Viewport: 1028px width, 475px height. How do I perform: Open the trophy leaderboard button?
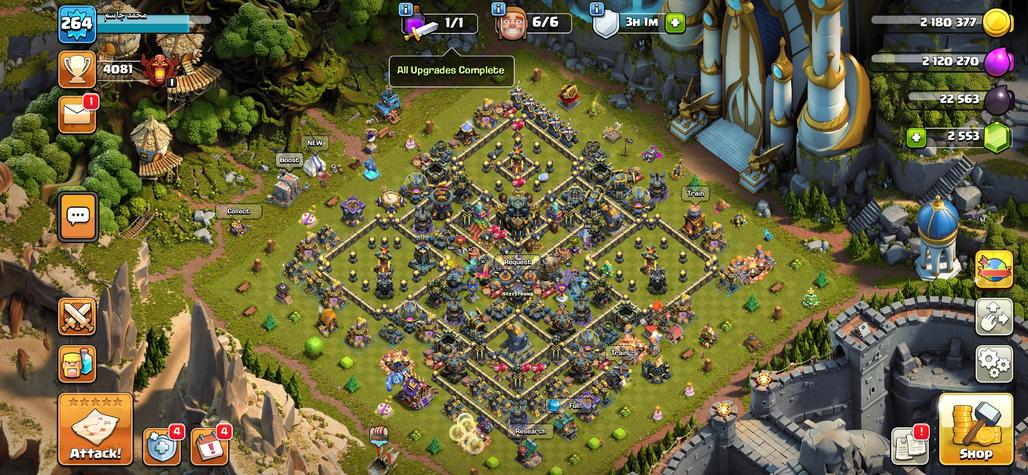click(78, 69)
